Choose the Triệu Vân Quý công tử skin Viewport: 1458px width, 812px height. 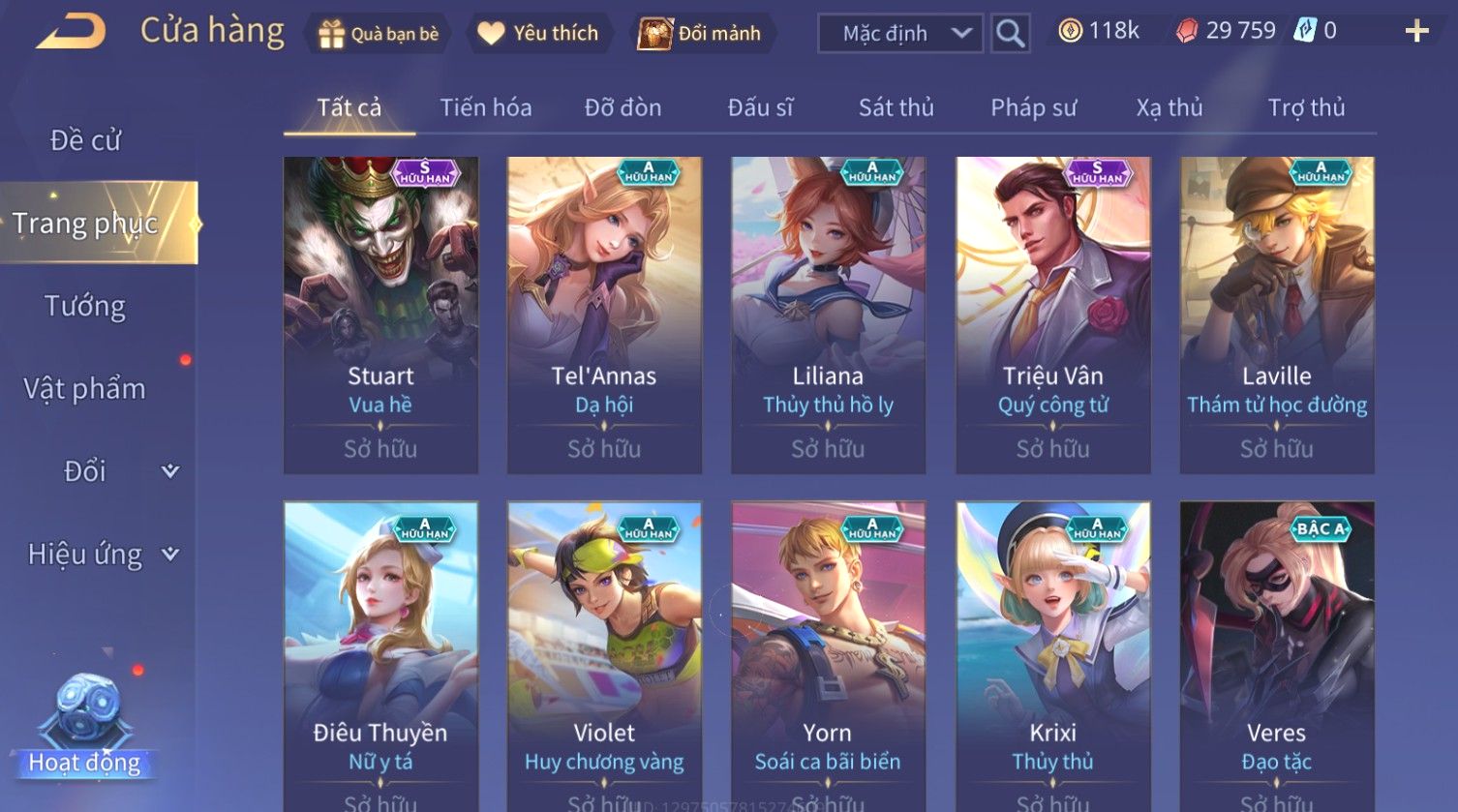click(x=1052, y=315)
